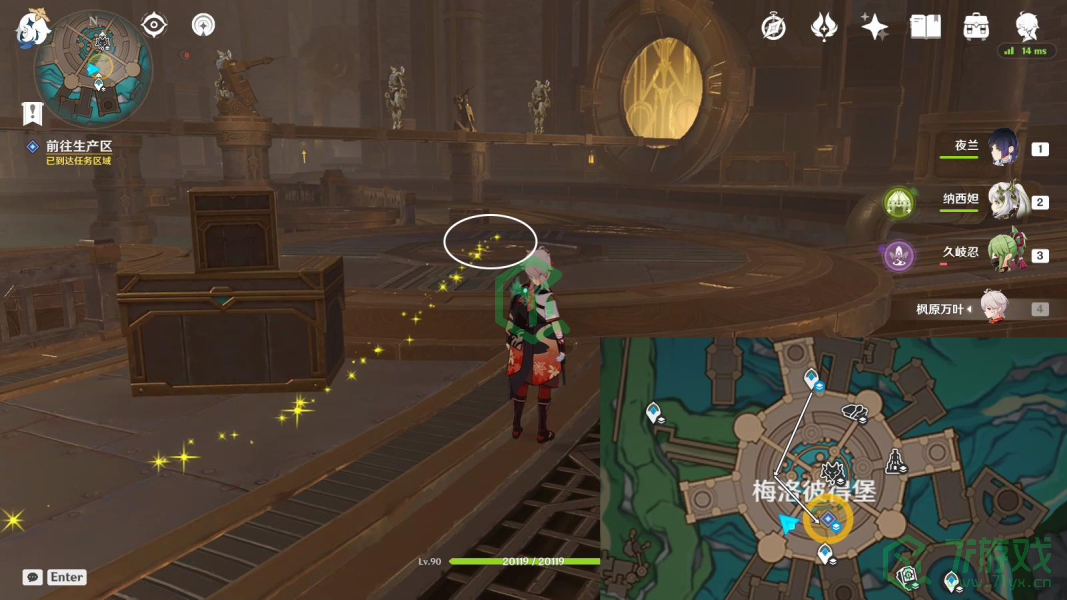Open the character profile head icon

click(x=1027, y=25)
